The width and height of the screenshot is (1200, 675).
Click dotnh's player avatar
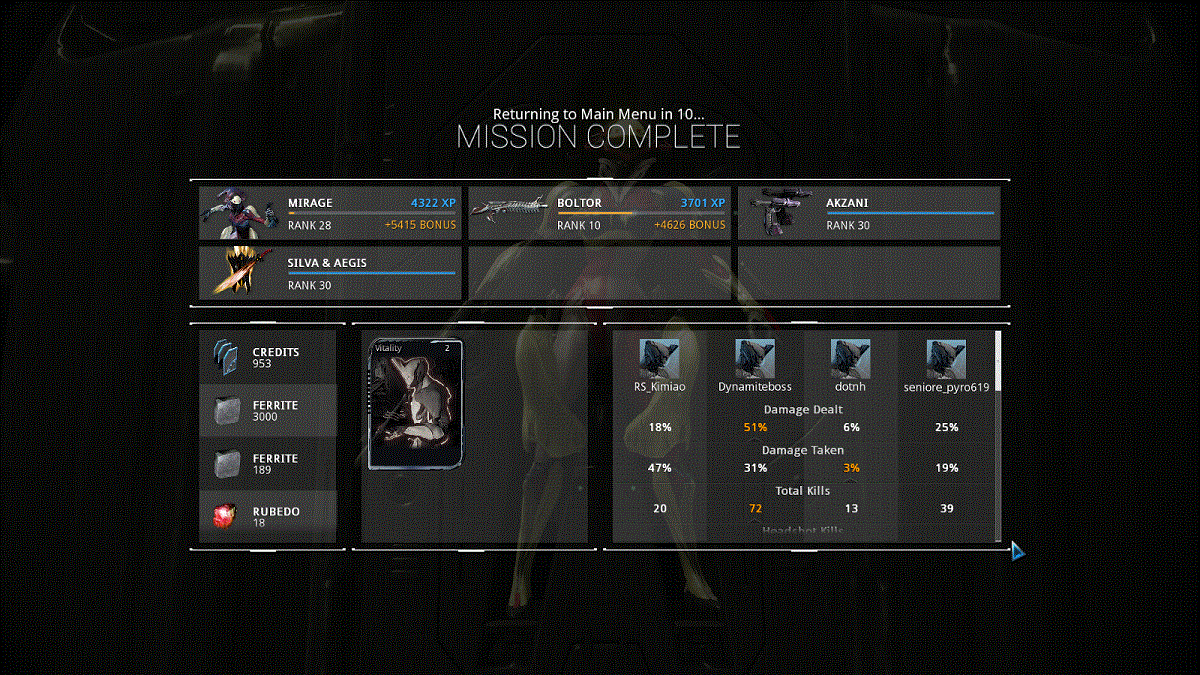850,359
